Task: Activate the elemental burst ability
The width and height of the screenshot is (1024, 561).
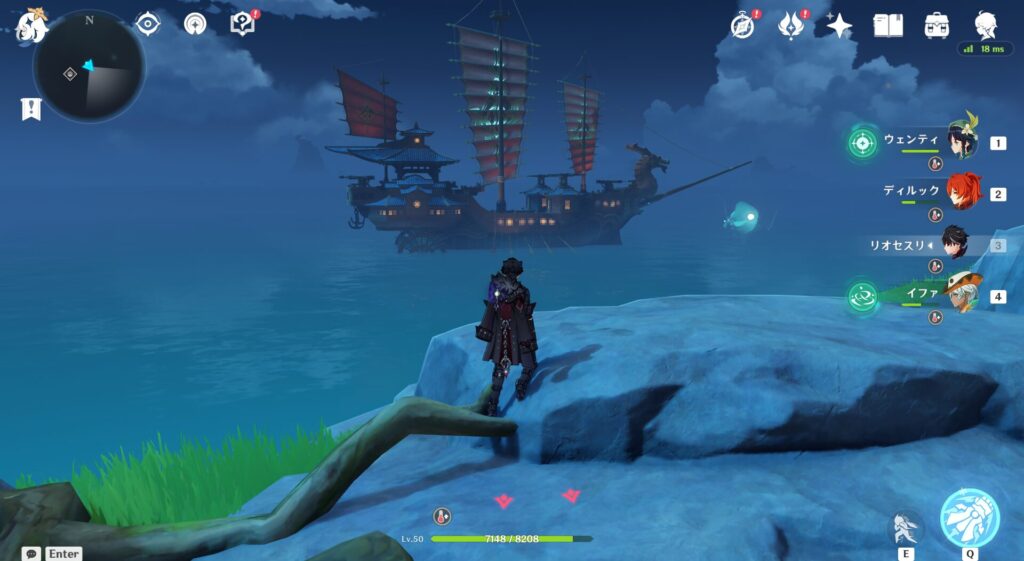Action: coord(969,518)
